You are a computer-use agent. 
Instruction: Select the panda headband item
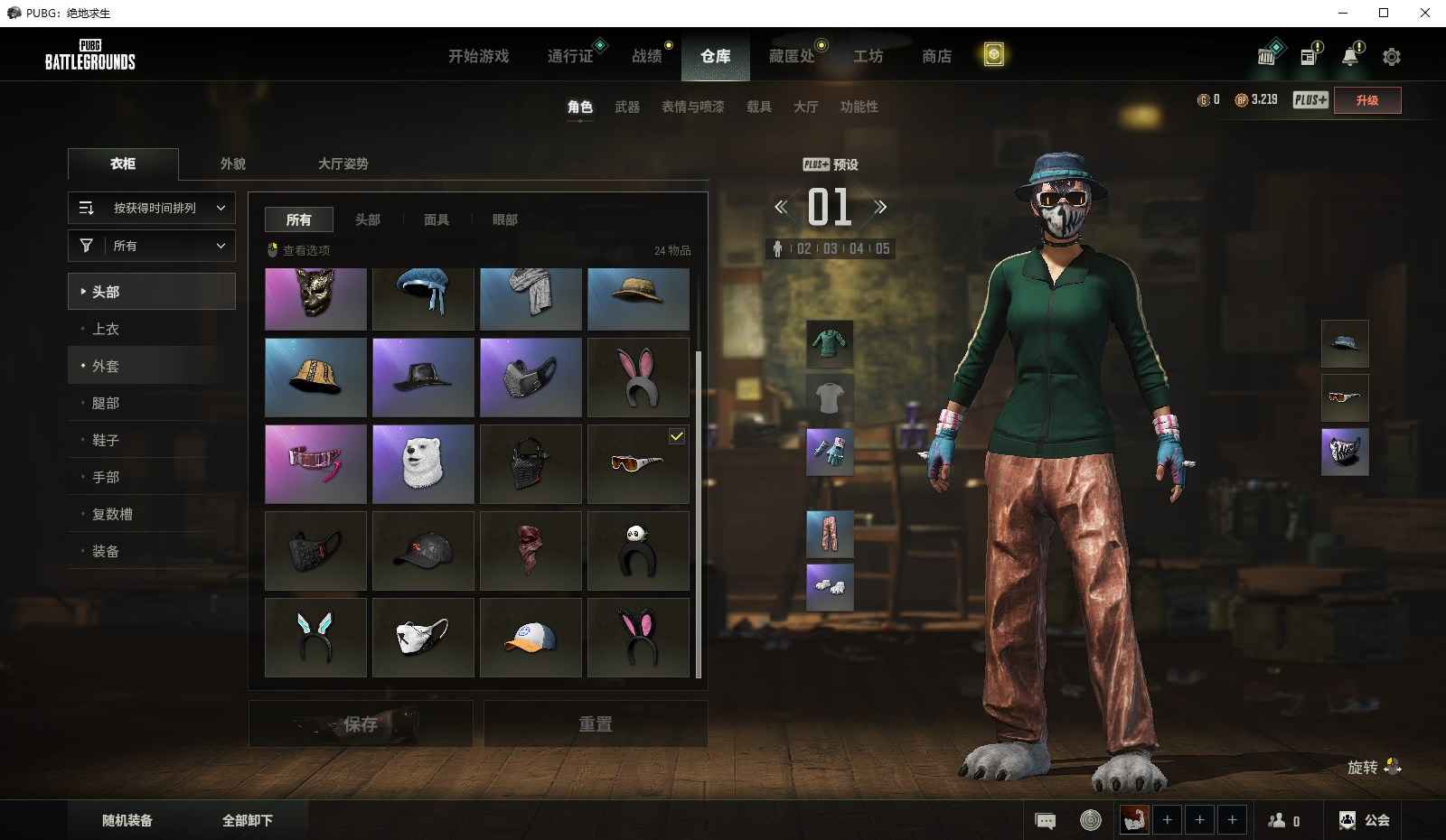638,551
